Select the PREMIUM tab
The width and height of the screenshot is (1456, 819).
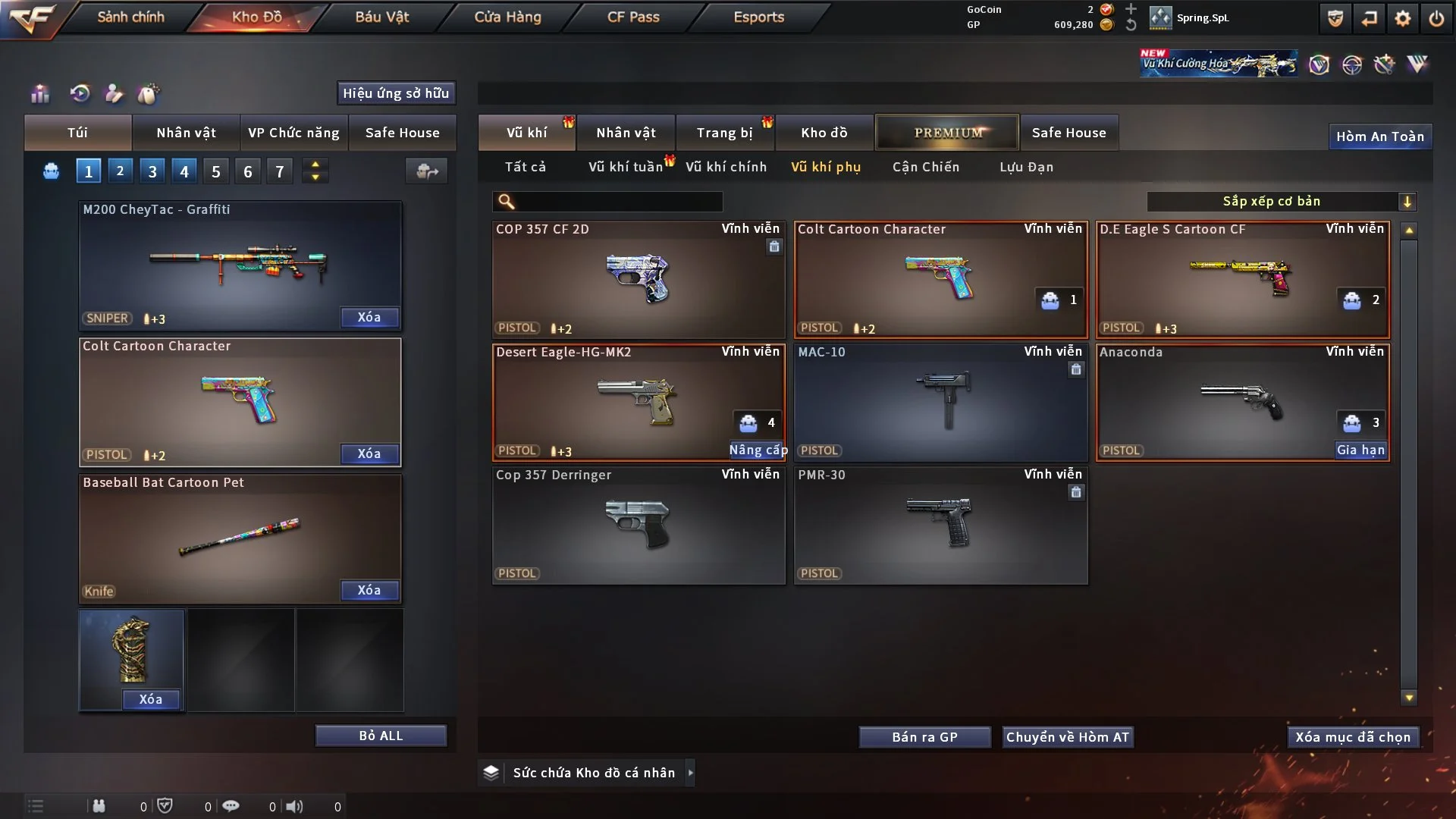947,133
